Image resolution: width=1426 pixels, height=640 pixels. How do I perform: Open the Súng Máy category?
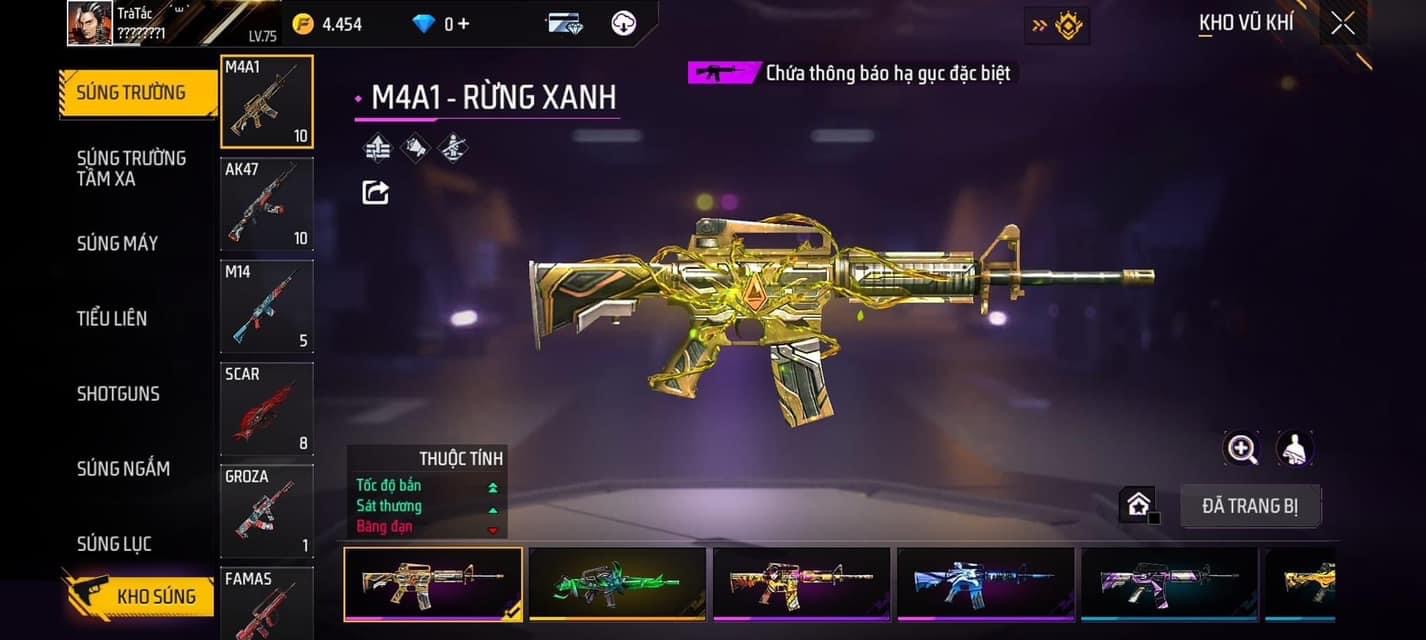[x=117, y=243]
